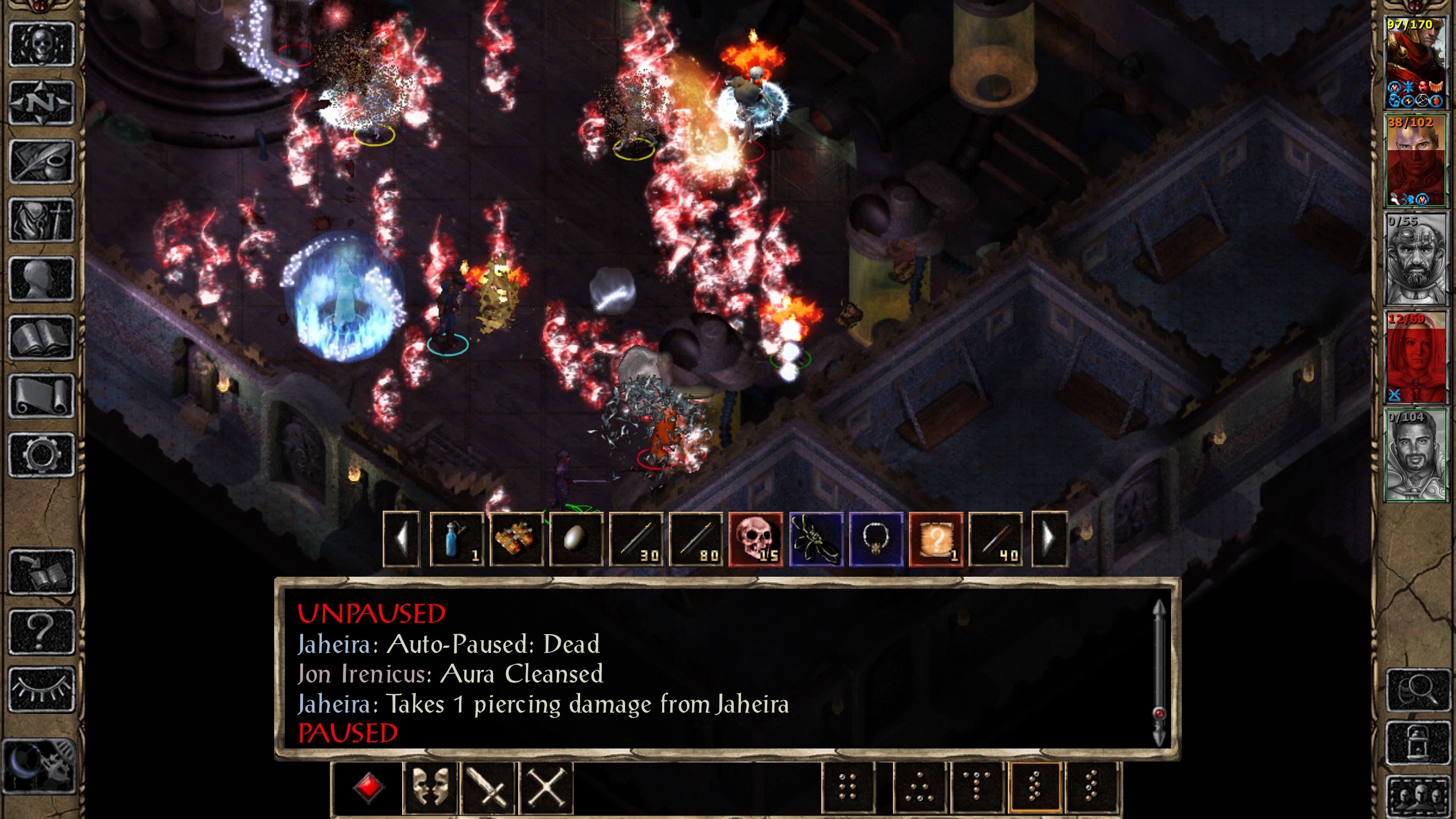
Task: Open the journal quill and inkwell button
Action: pyautogui.click(x=42, y=162)
